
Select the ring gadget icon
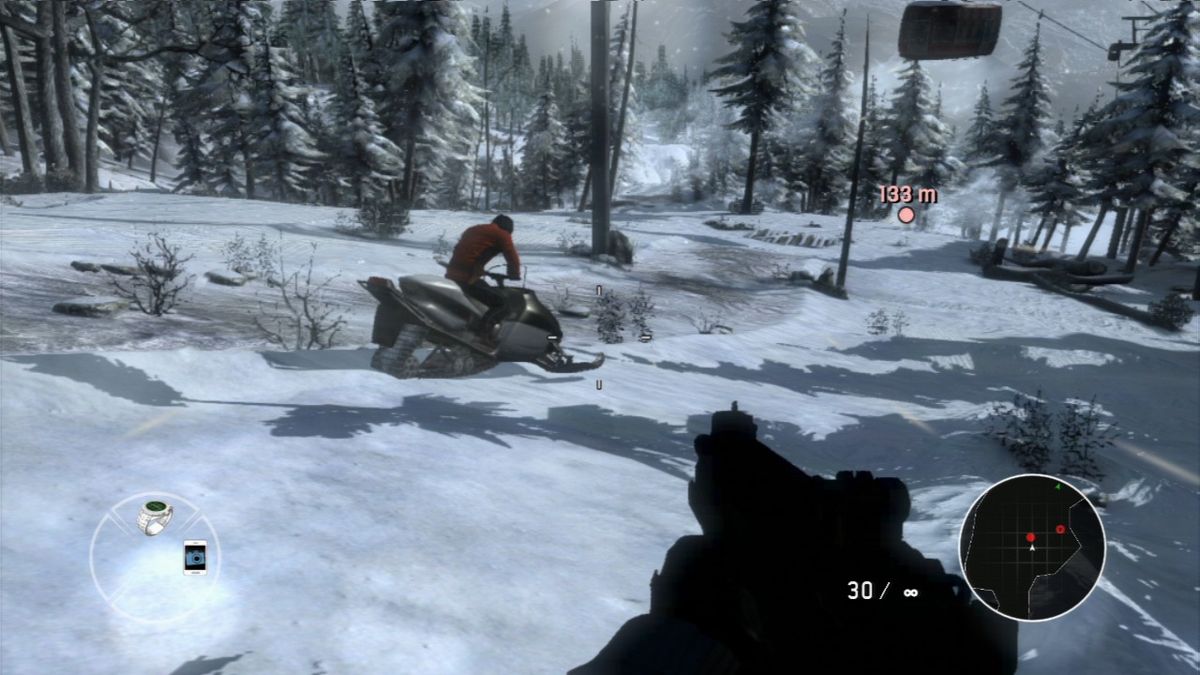tap(155, 517)
